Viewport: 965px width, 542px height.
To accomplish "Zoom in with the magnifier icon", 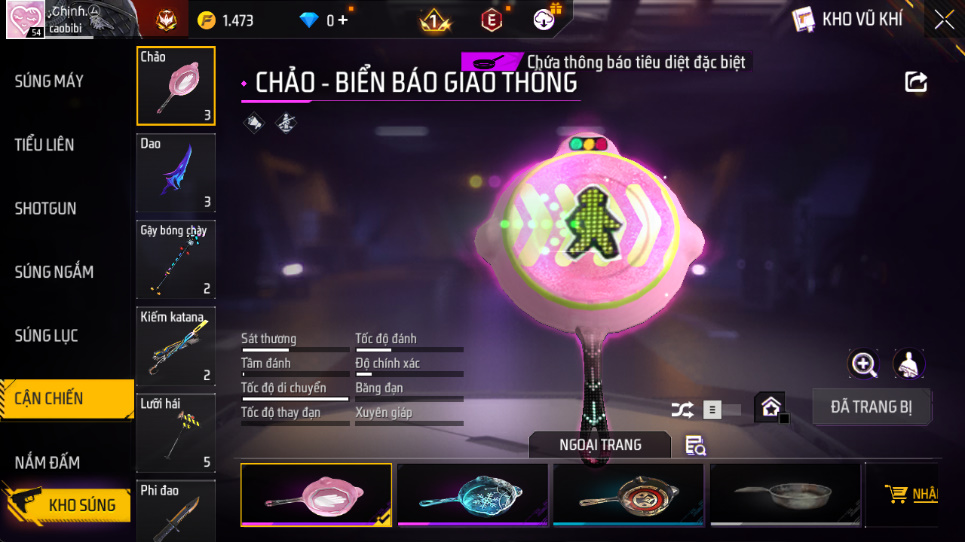I will [864, 363].
